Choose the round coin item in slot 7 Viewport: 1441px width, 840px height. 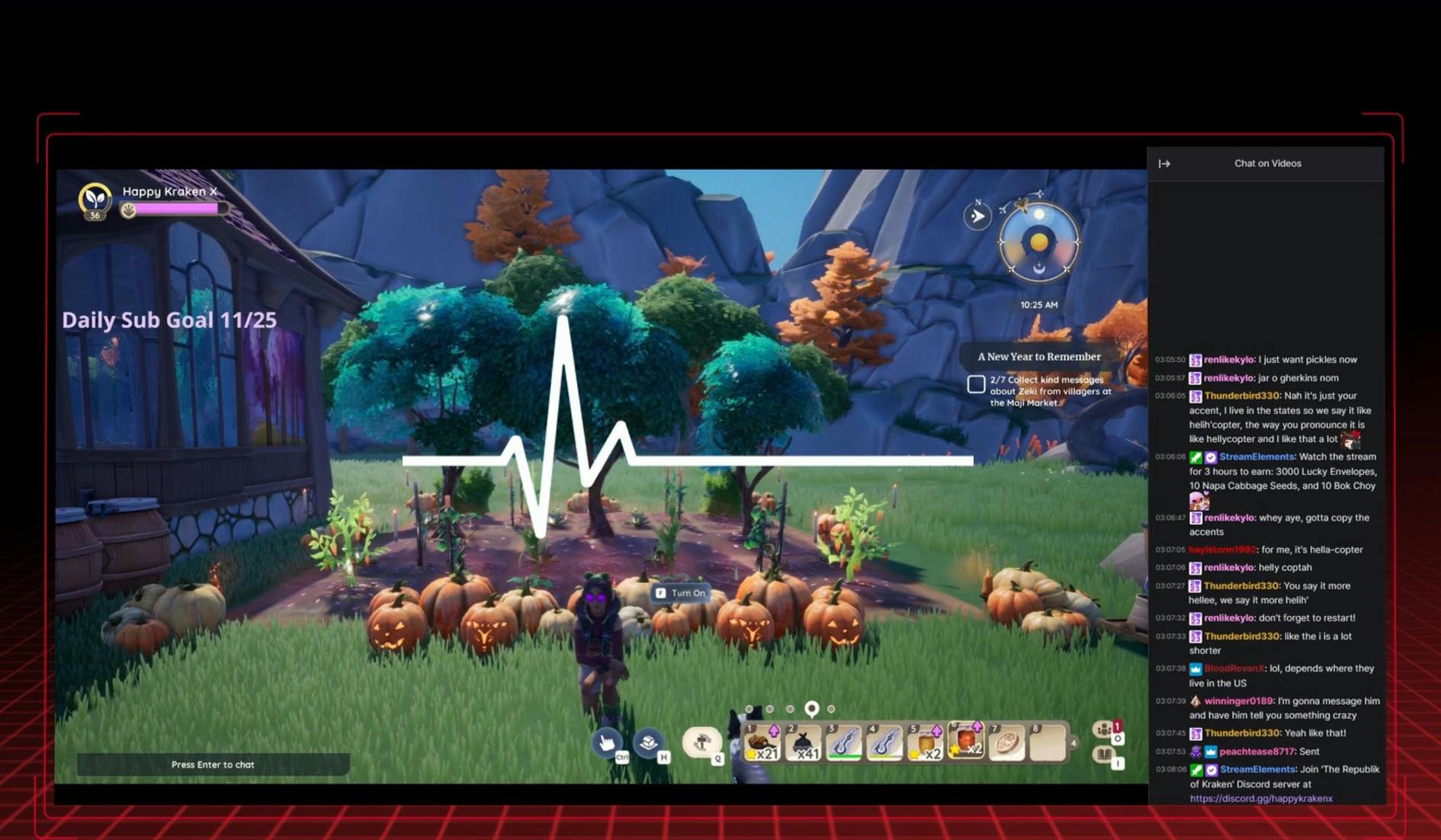[1006, 742]
